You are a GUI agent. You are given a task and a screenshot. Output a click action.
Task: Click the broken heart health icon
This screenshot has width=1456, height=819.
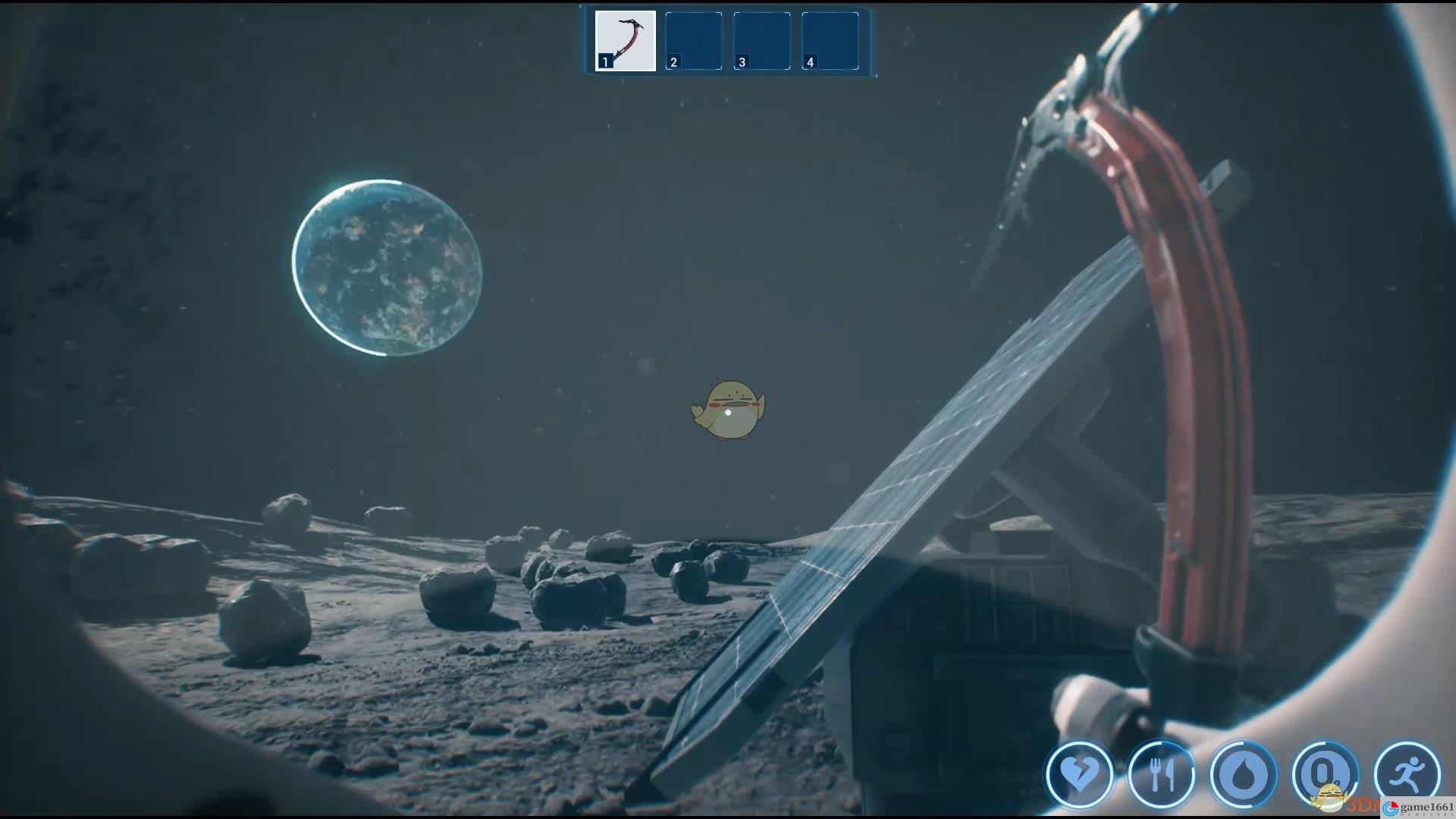click(1078, 774)
